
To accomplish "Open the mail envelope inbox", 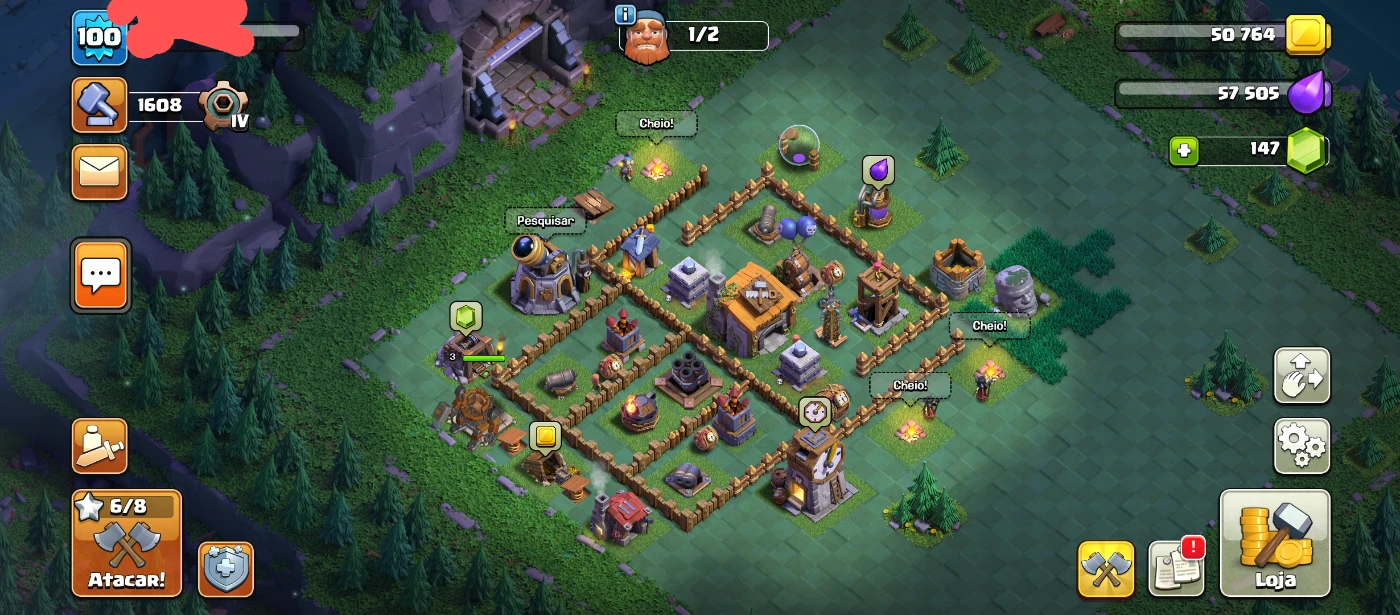I will (99, 172).
